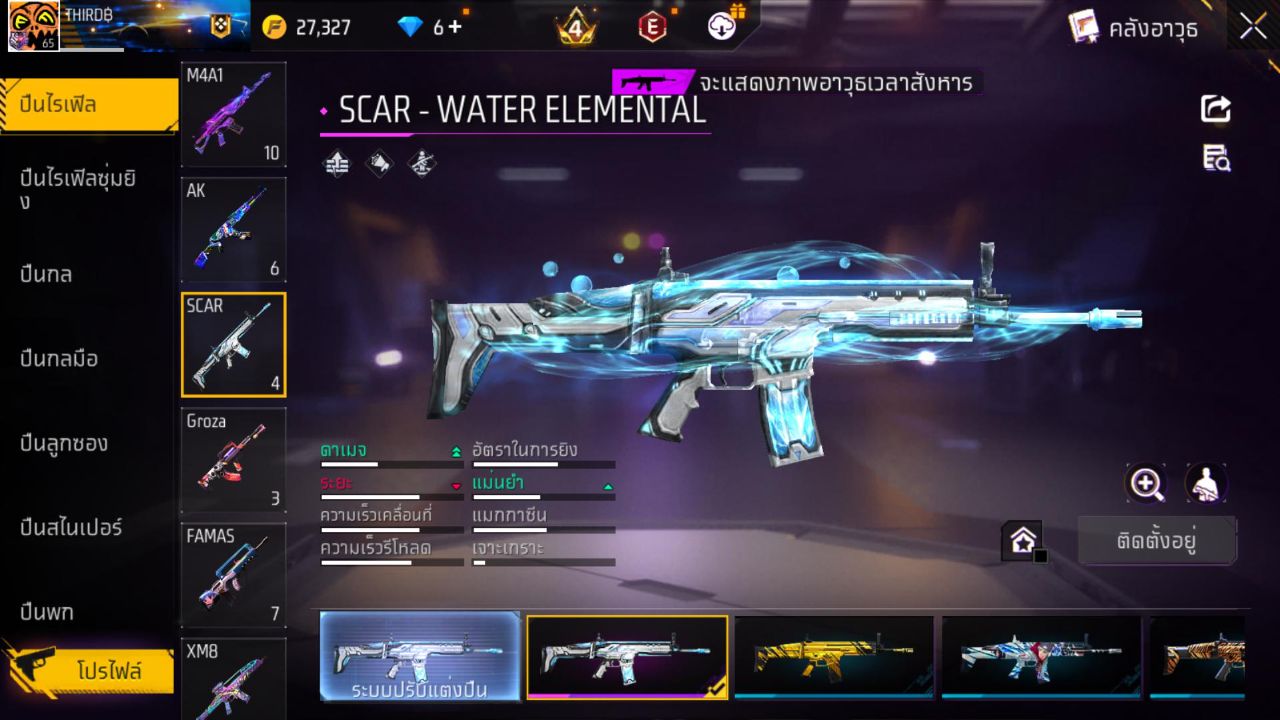Select the skin paint attribute icon beside upgrade icon
Image resolution: width=1280 pixels, height=720 pixels.
(380, 164)
